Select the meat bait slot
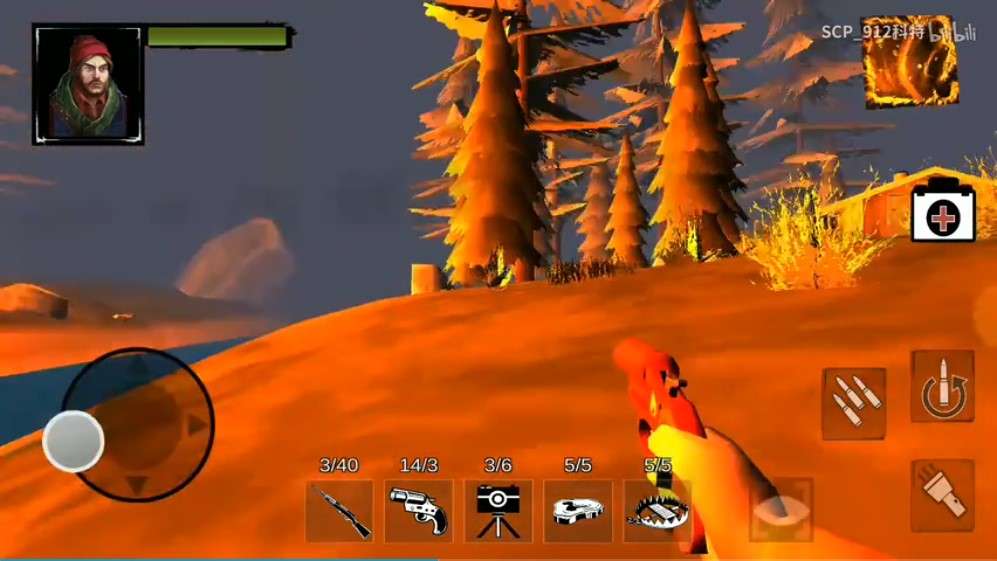This screenshot has height=561, width=997. (x=577, y=511)
